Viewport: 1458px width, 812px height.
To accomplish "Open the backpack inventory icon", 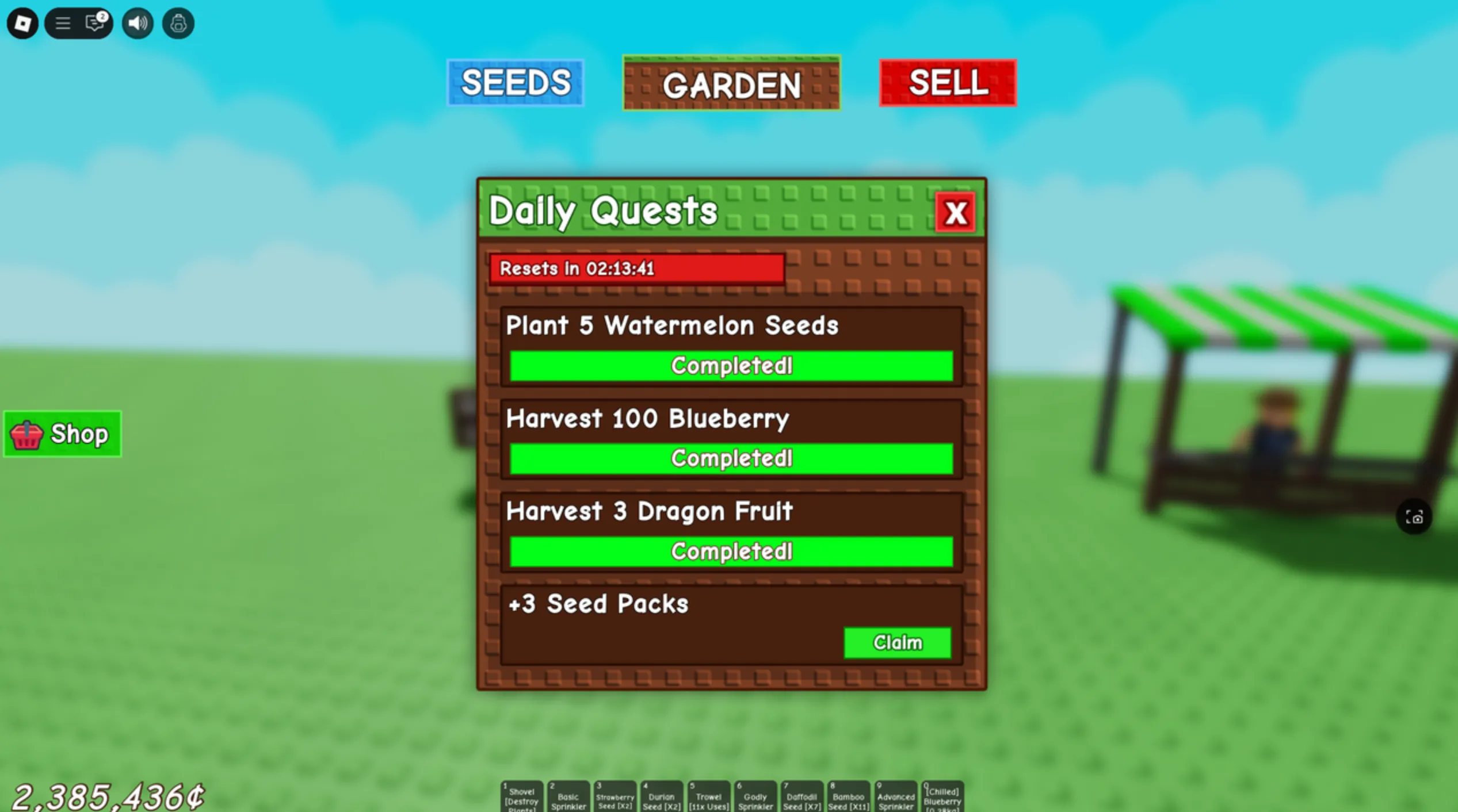I will coord(178,23).
